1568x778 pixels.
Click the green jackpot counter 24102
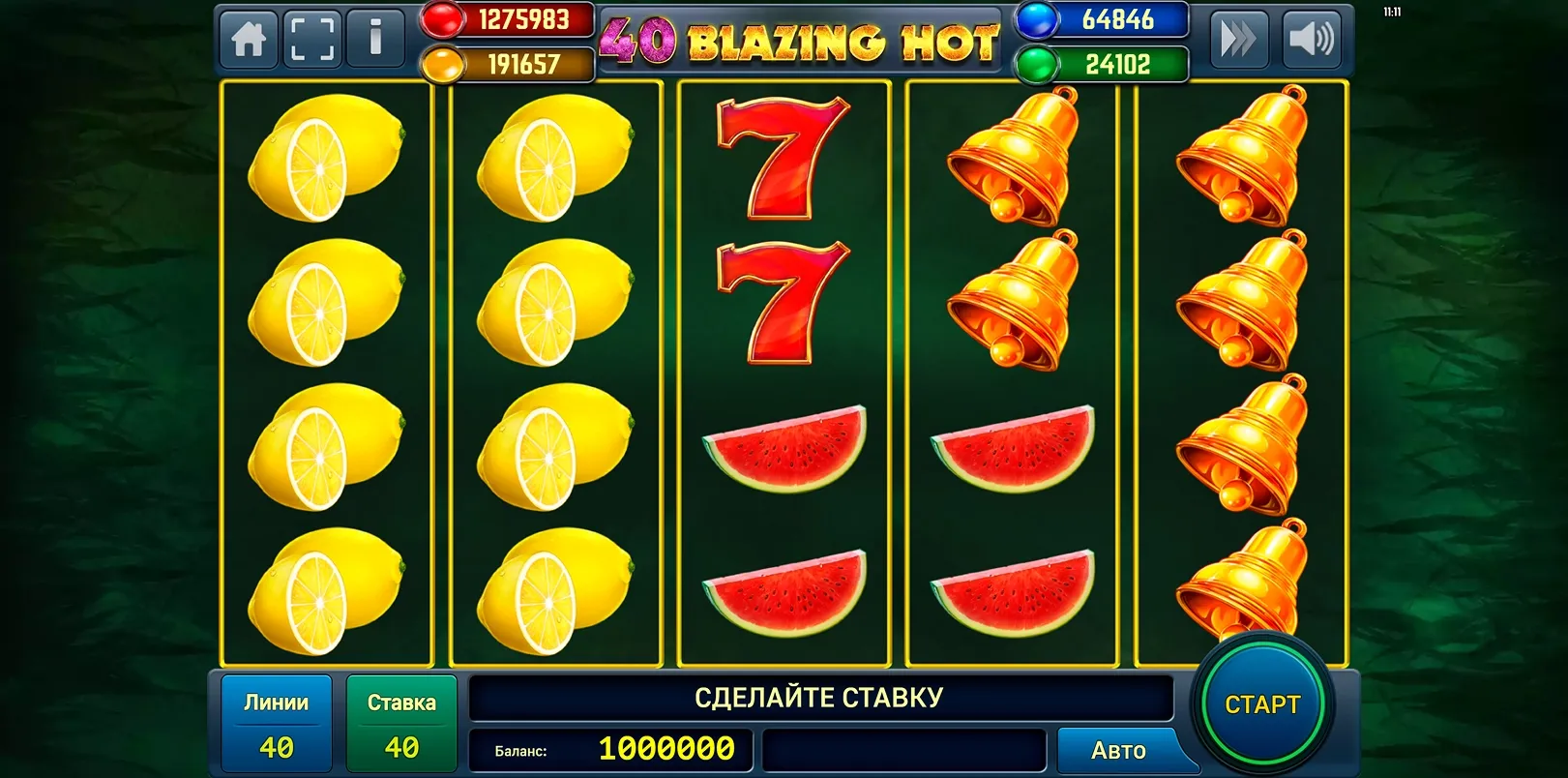tap(1103, 63)
